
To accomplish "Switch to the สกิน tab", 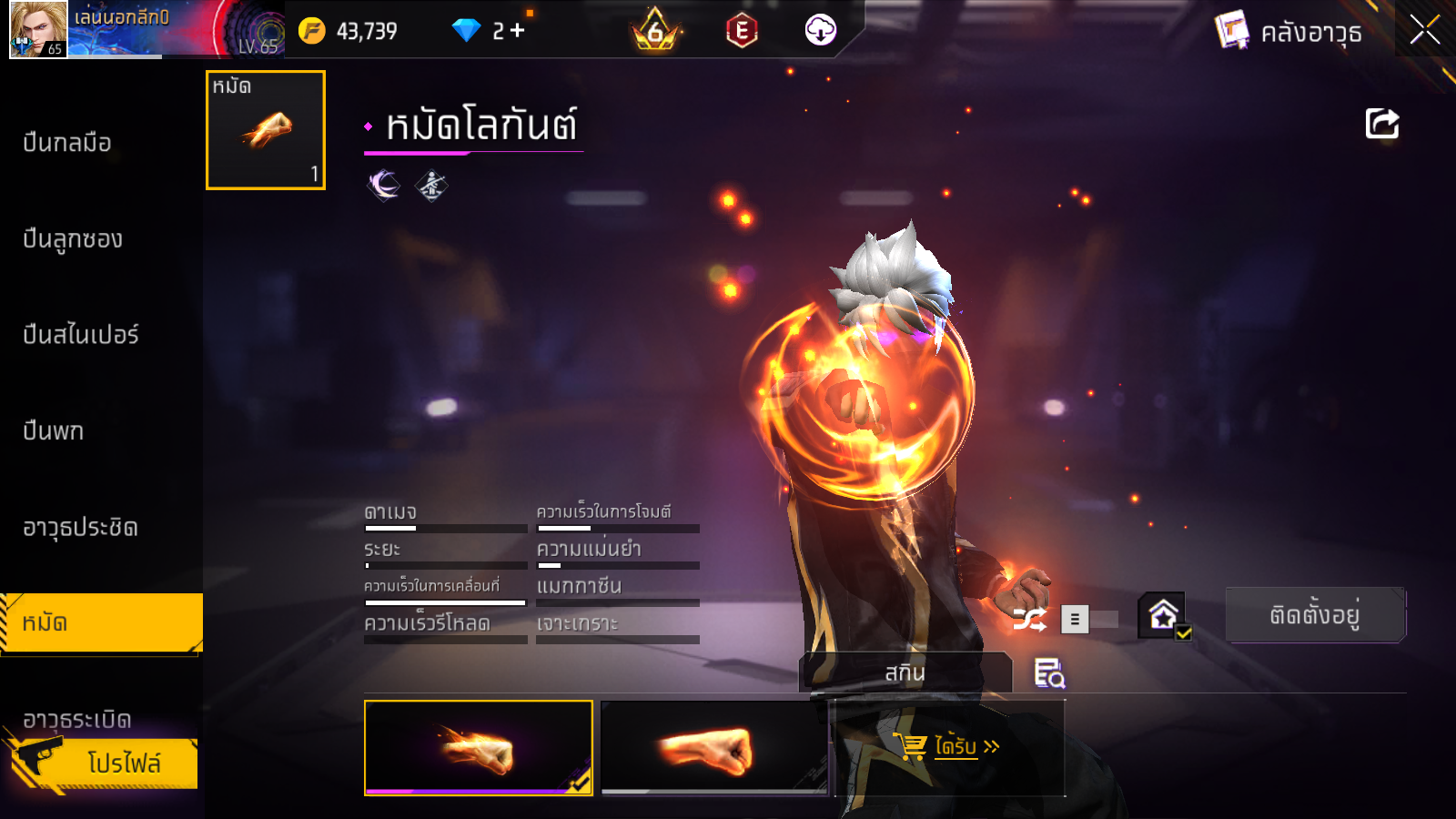I will click(905, 673).
